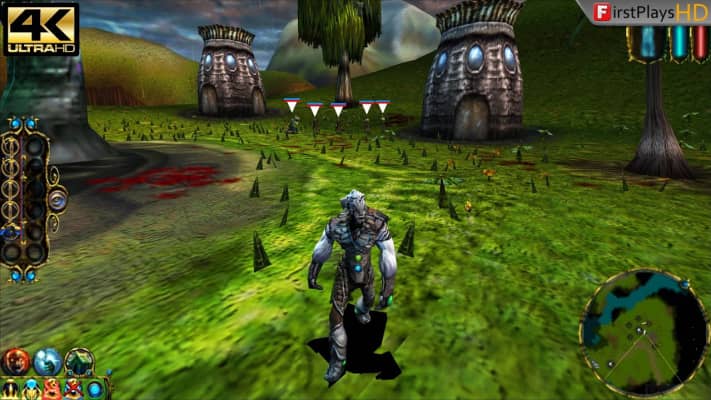Click the FirstPlaysHD channel logo
The height and width of the screenshot is (400, 711).
(x=649, y=12)
